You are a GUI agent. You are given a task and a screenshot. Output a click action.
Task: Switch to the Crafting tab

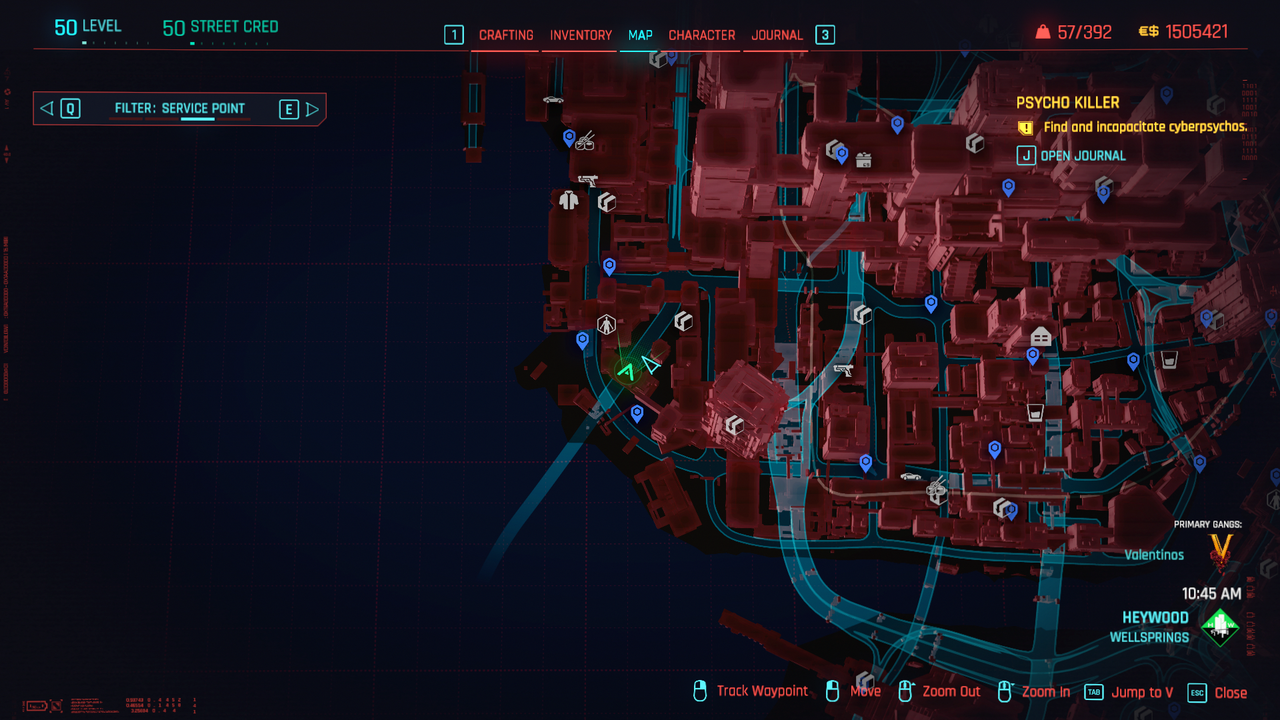pyautogui.click(x=506, y=35)
